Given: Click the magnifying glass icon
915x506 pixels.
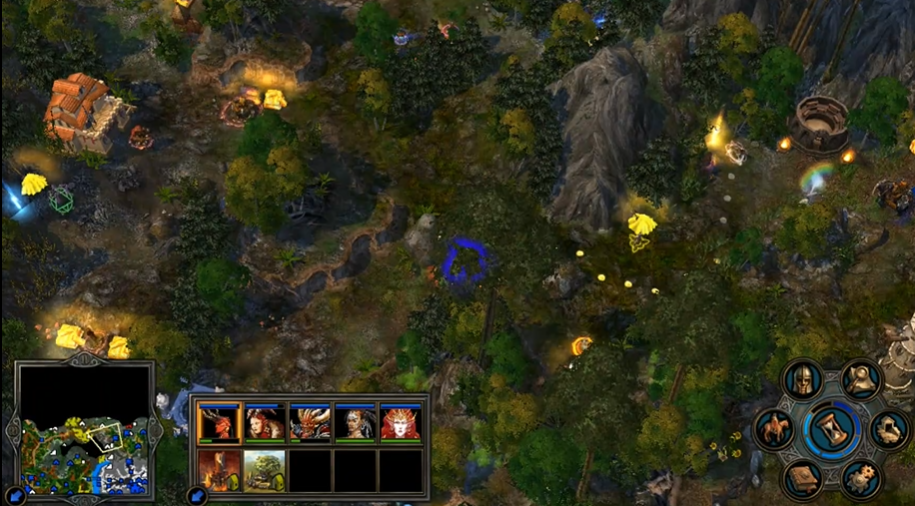Looking at the screenshot, I should click(x=860, y=377).
